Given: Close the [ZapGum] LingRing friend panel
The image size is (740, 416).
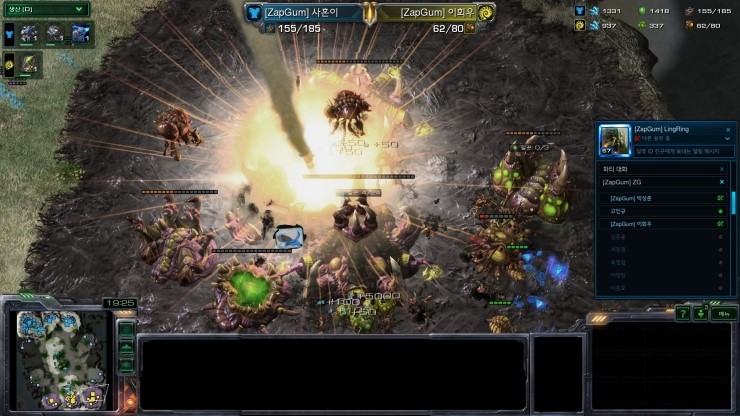Looking at the screenshot, I should click(727, 130).
